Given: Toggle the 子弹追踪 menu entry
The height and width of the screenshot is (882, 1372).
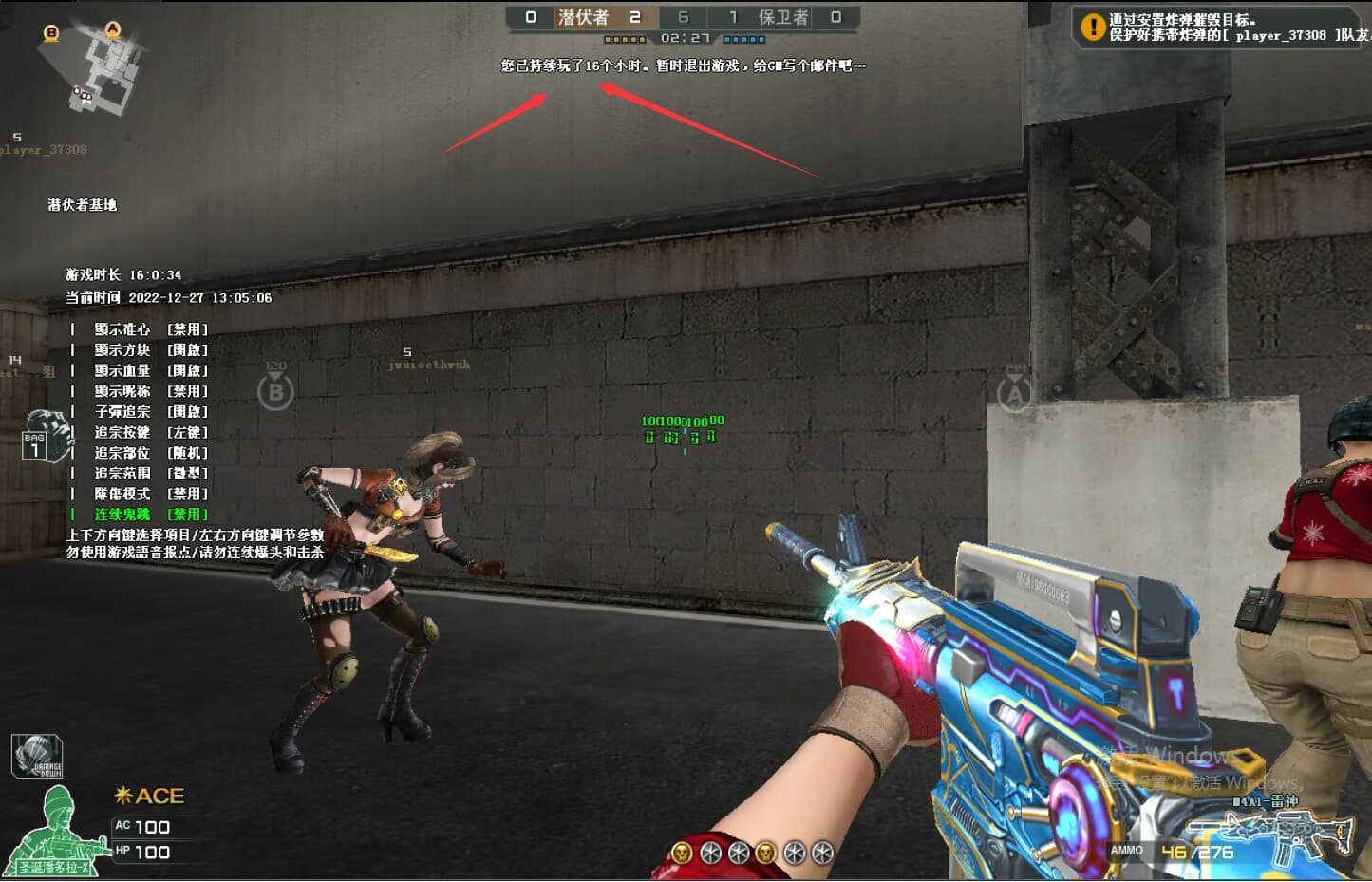Looking at the screenshot, I should [x=150, y=412].
